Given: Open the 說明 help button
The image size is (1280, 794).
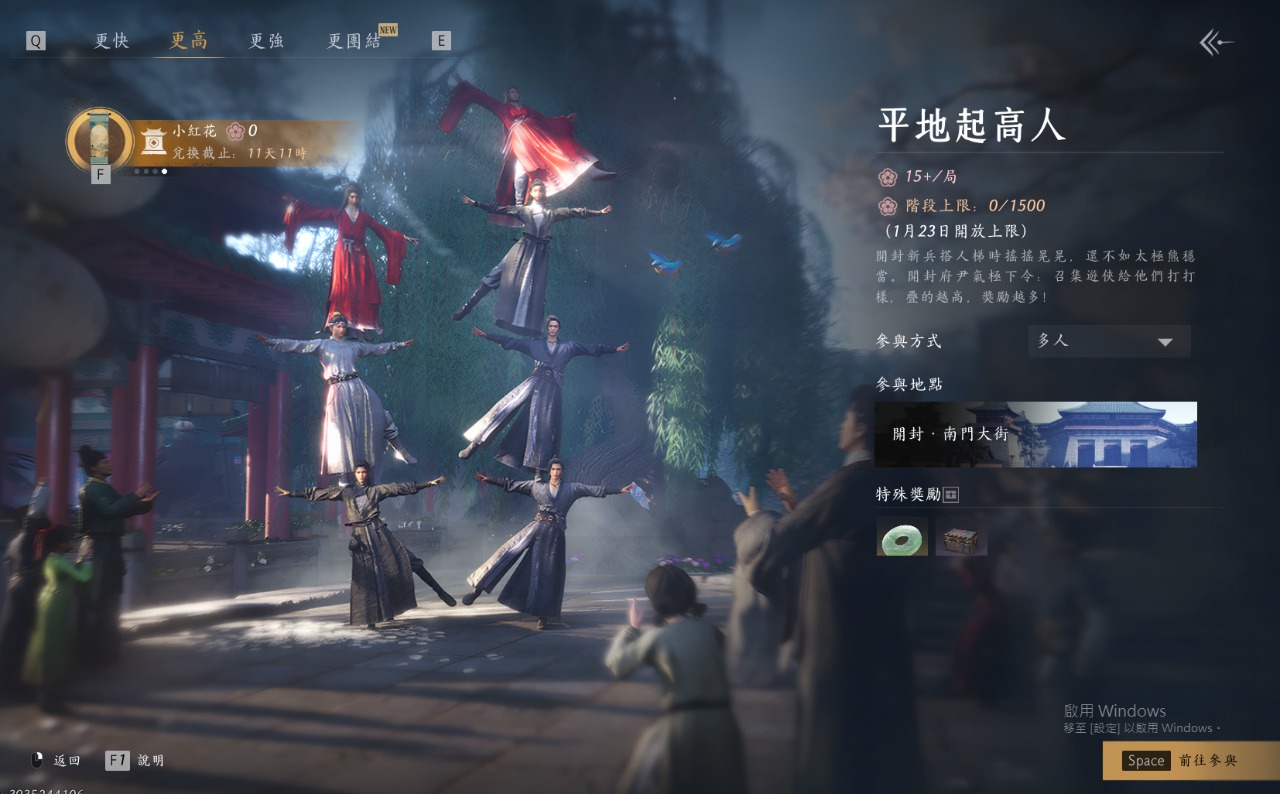Looking at the screenshot, I should tap(135, 761).
